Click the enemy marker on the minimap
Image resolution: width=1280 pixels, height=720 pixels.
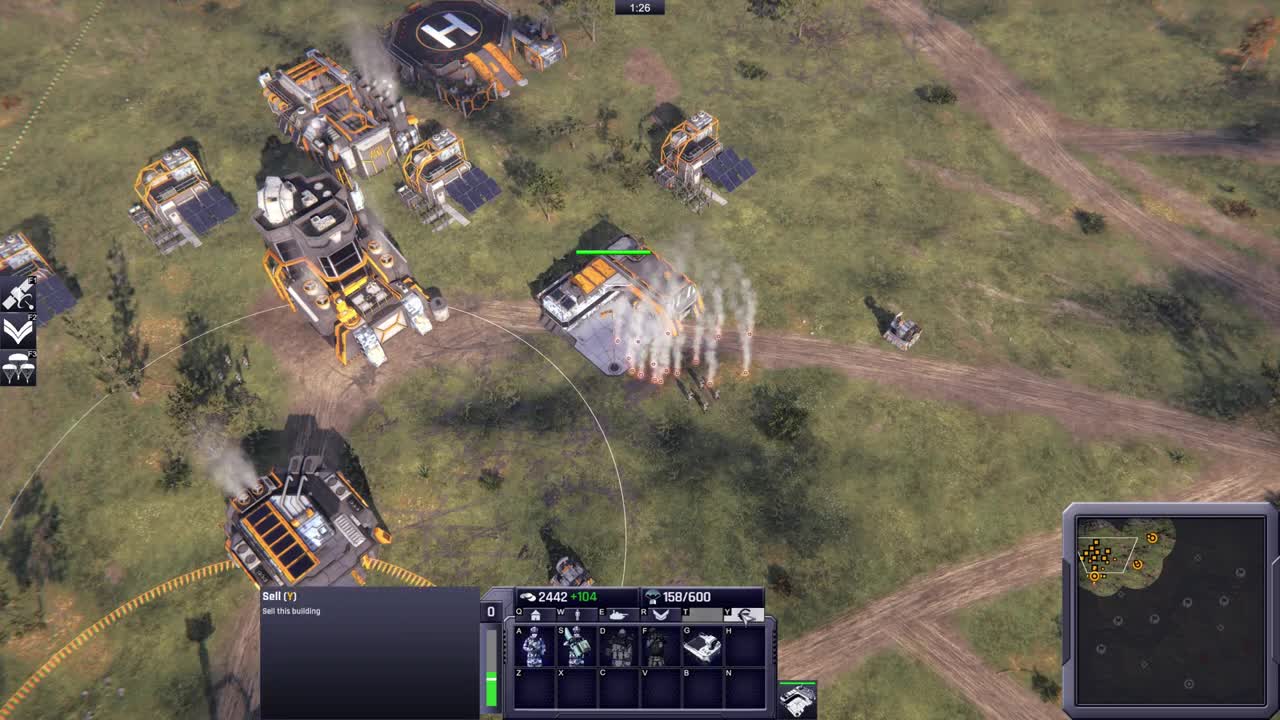[x=1152, y=539]
